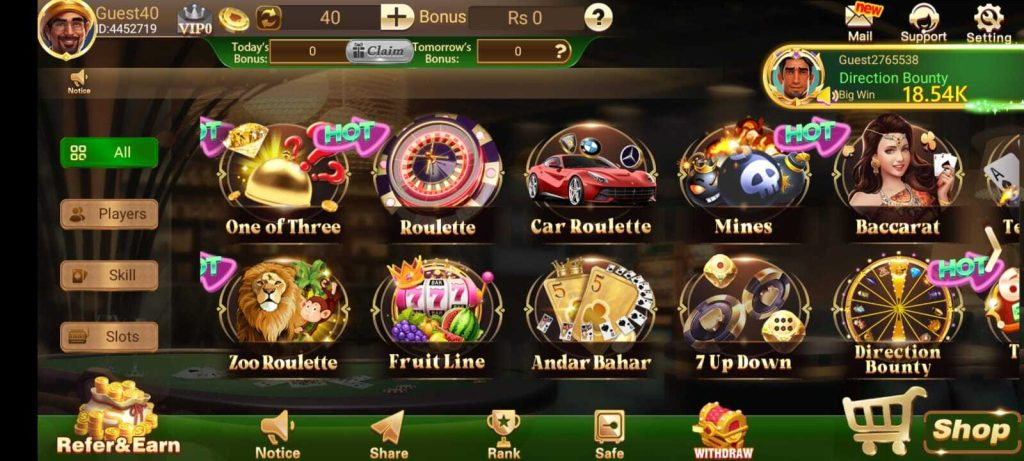This screenshot has width=1024, height=461.
Task: Switch to the Players category
Action: tap(109, 214)
